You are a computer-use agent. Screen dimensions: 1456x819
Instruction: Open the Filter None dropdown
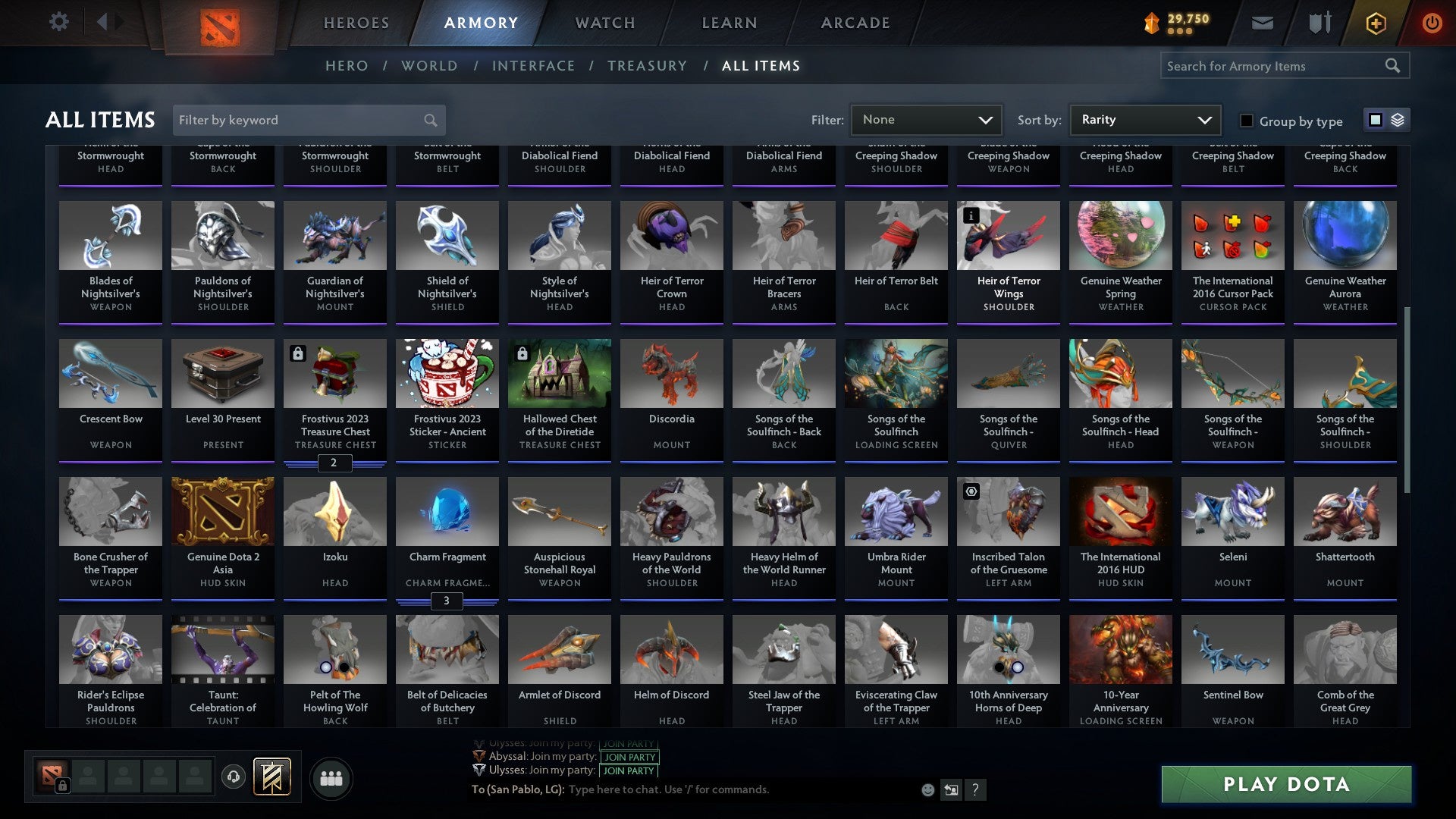coord(925,120)
